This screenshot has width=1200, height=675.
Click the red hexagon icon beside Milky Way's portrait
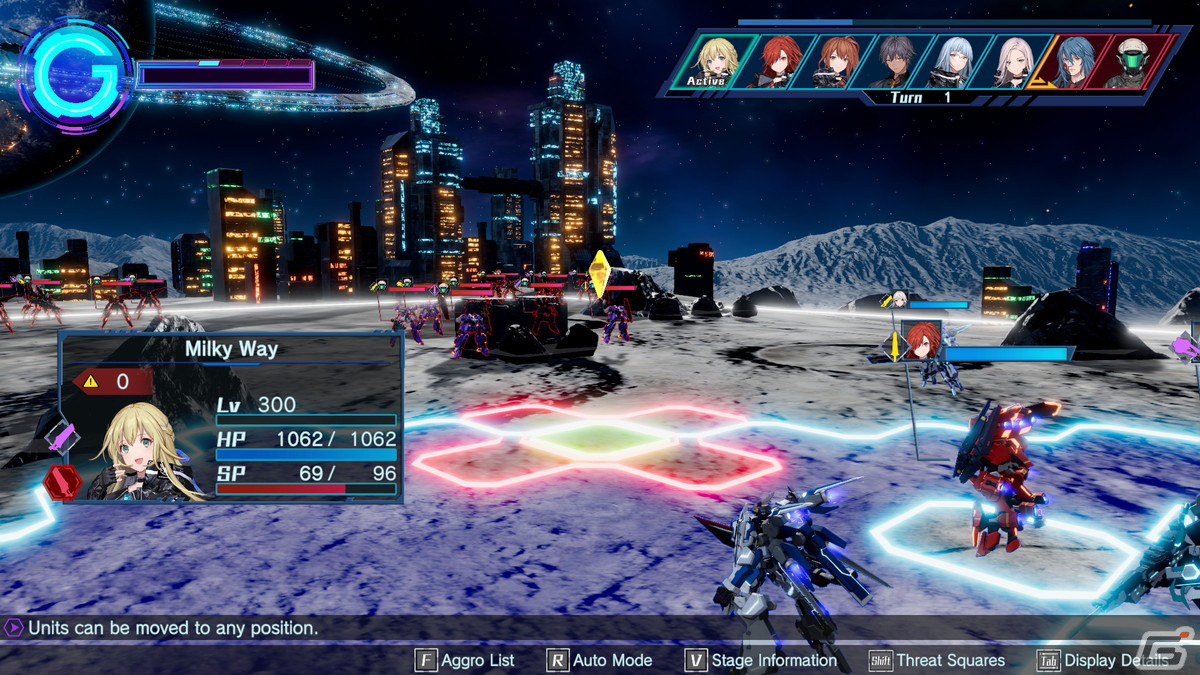tap(62, 481)
